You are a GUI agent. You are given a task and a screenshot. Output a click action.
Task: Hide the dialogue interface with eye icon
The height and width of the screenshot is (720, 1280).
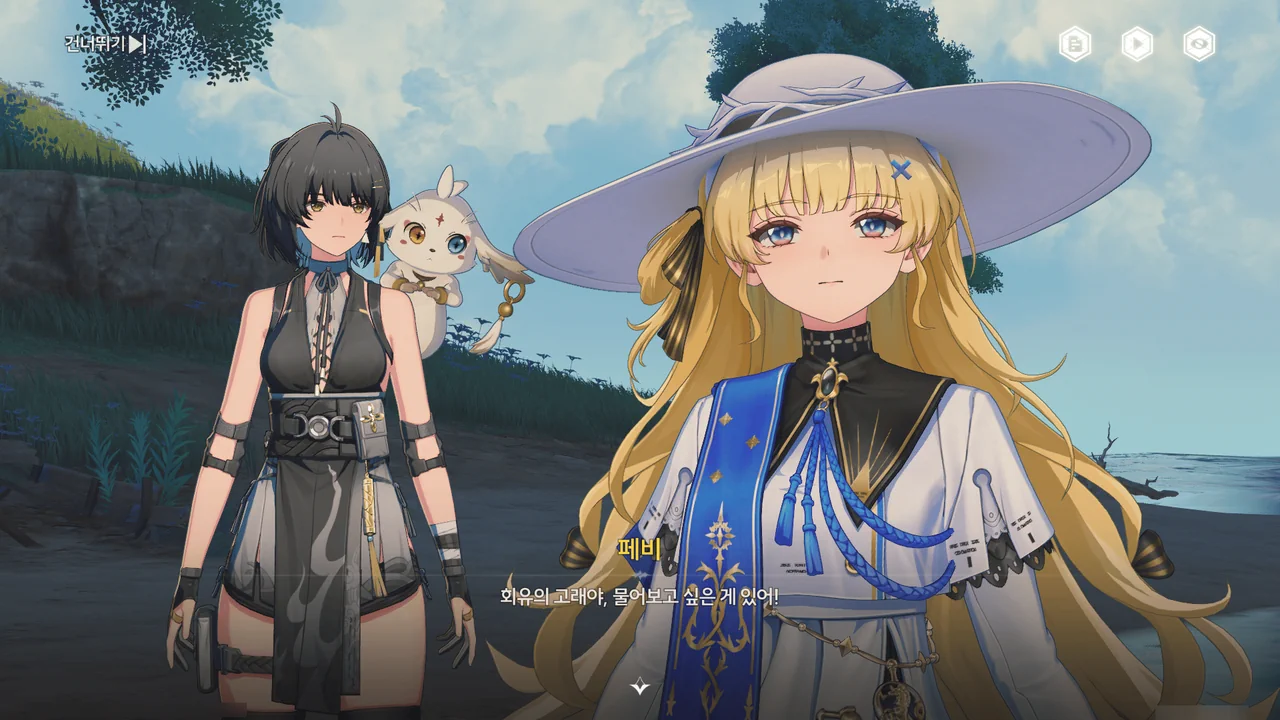pyautogui.click(x=1199, y=44)
